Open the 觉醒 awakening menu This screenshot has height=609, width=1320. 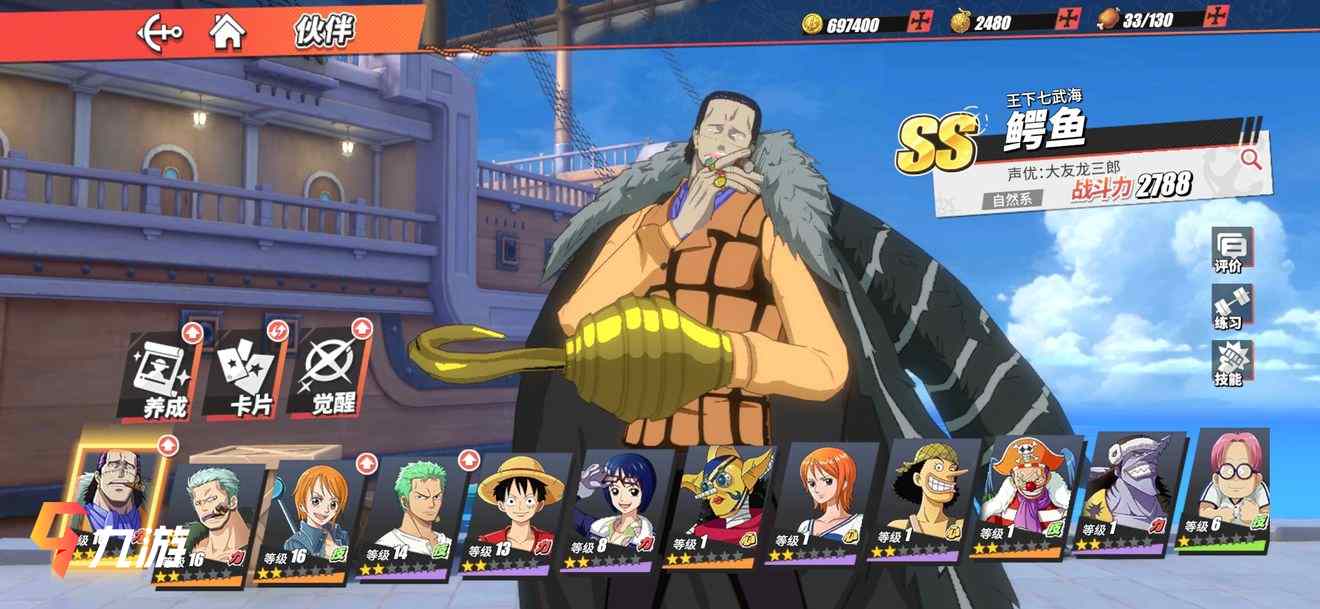point(330,375)
